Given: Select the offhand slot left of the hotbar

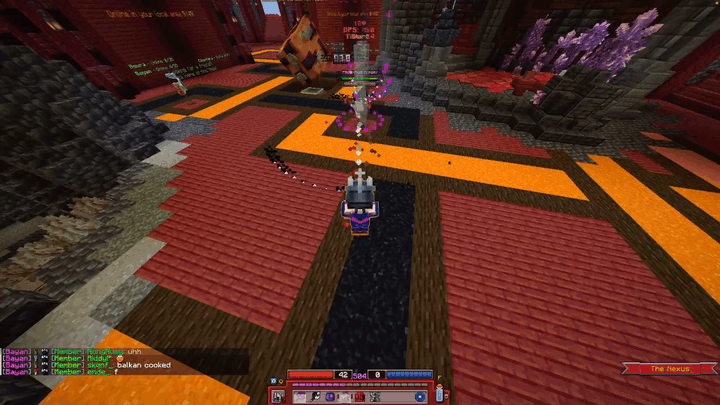Looking at the screenshot, I should coord(277,397).
